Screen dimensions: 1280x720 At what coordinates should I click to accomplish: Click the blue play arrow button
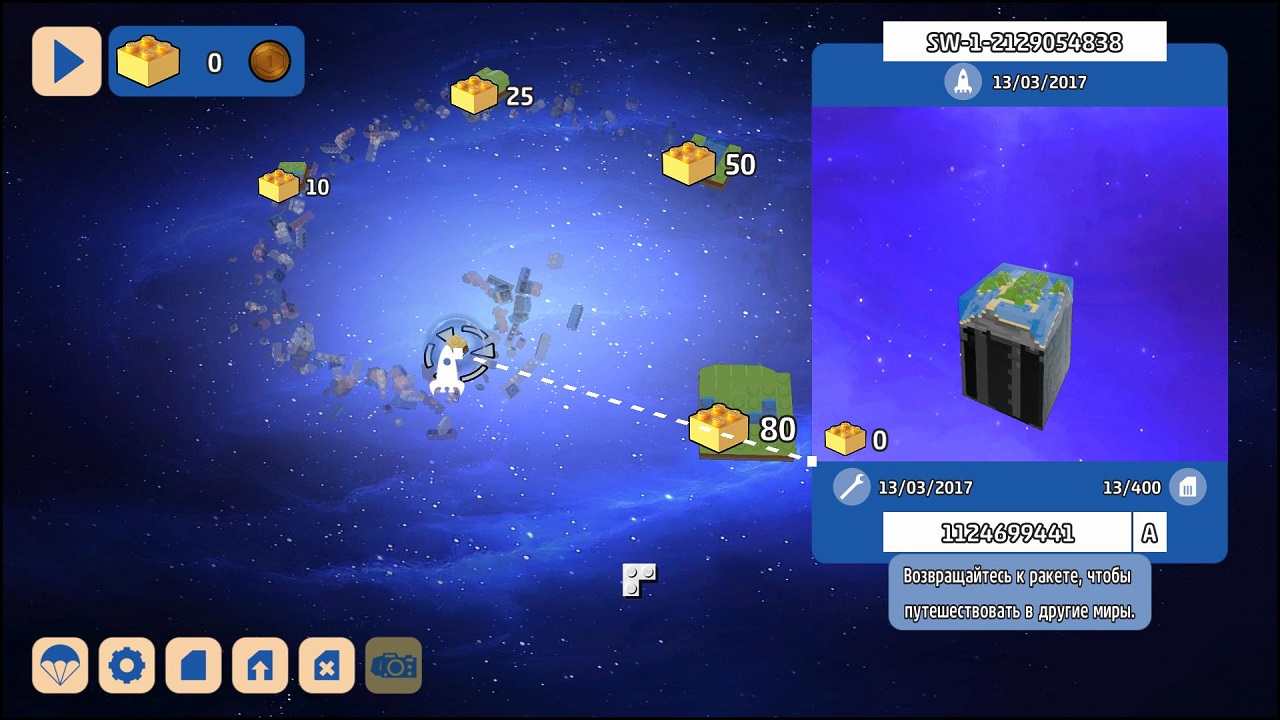point(67,61)
